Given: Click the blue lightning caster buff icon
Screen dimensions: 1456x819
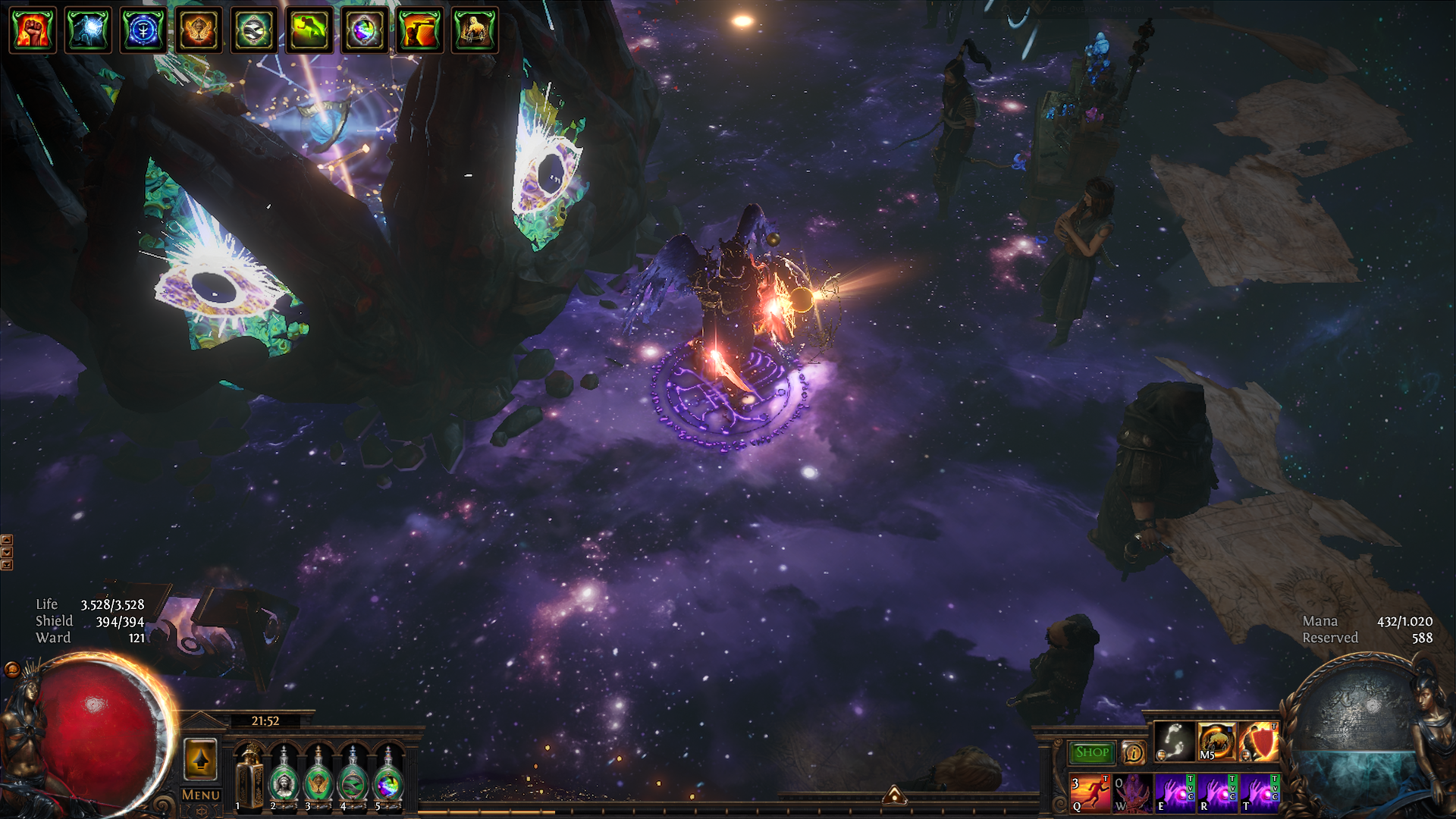Looking at the screenshot, I should click(88, 30).
